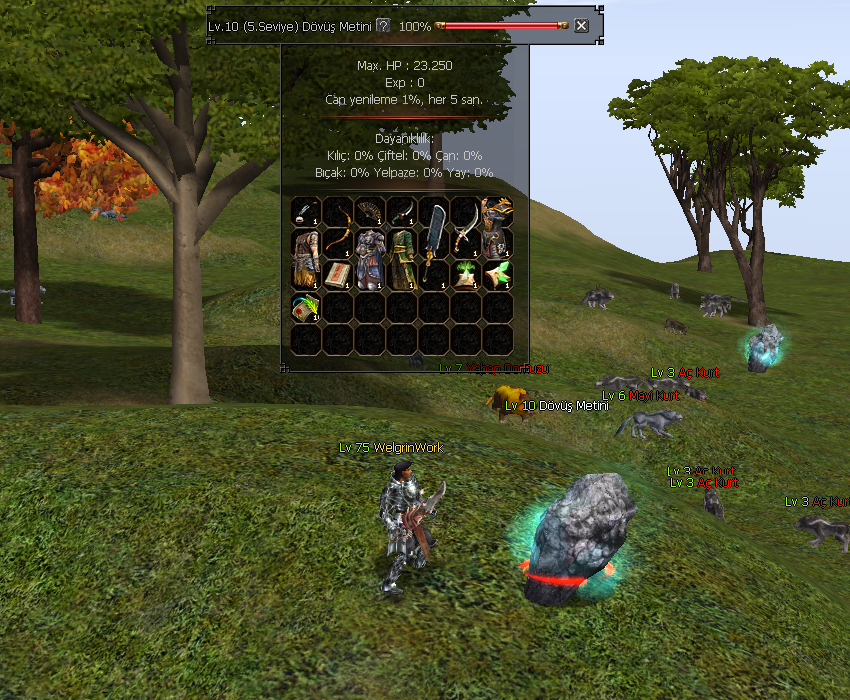Viewport: 850px width, 700px height.
Task: Pick the green sprout pouch item
Action: coord(465,275)
